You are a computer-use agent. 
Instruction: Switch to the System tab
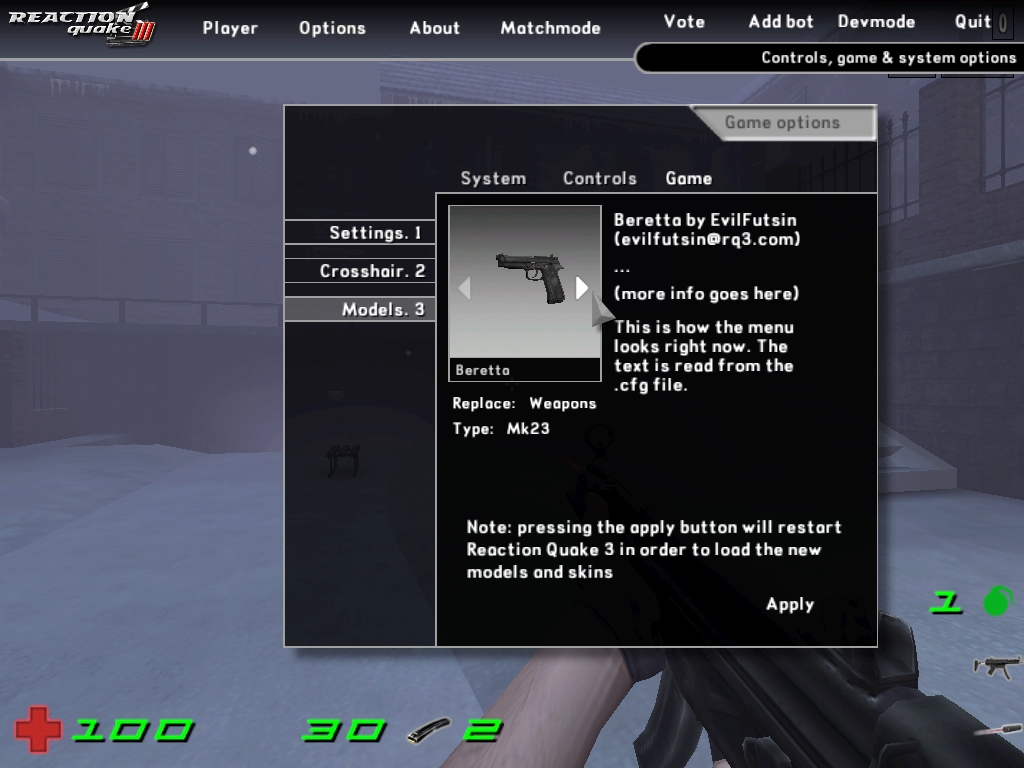pos(493,178)
